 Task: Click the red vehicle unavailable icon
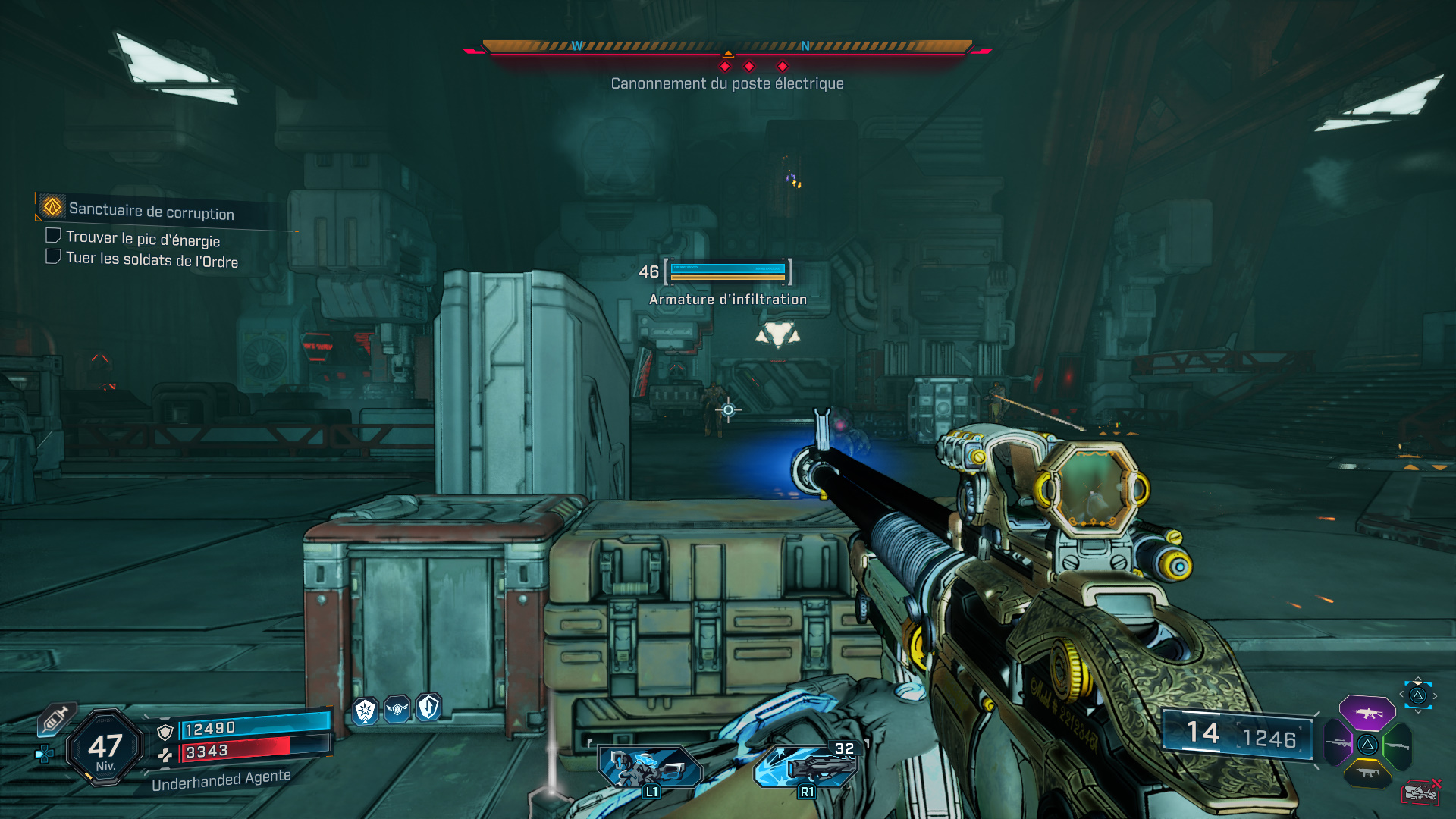click(x=1420, y=792)
